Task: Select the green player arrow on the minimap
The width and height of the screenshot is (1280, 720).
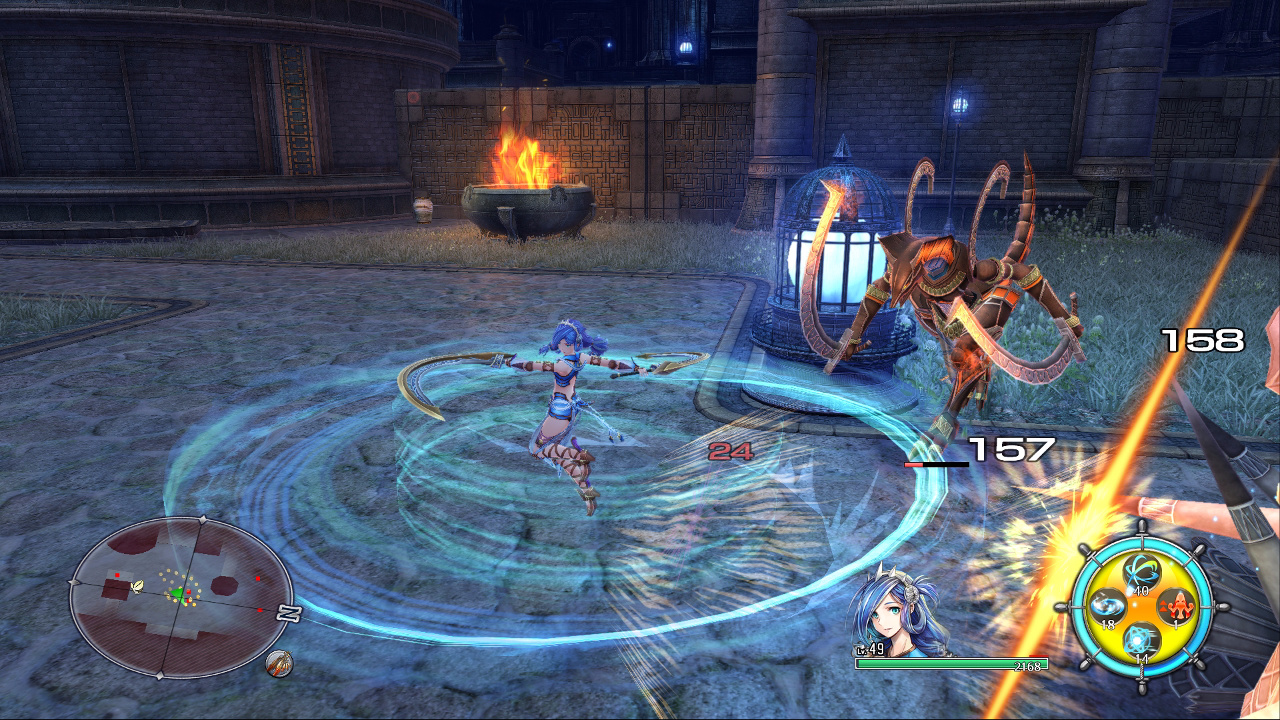Action: pos(178,592)
